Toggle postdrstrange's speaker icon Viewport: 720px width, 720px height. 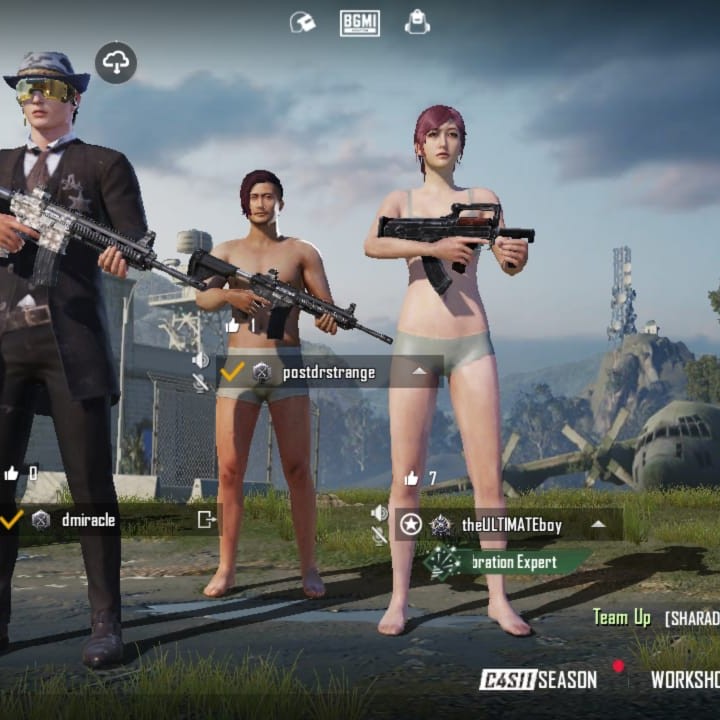pos(200,360)
